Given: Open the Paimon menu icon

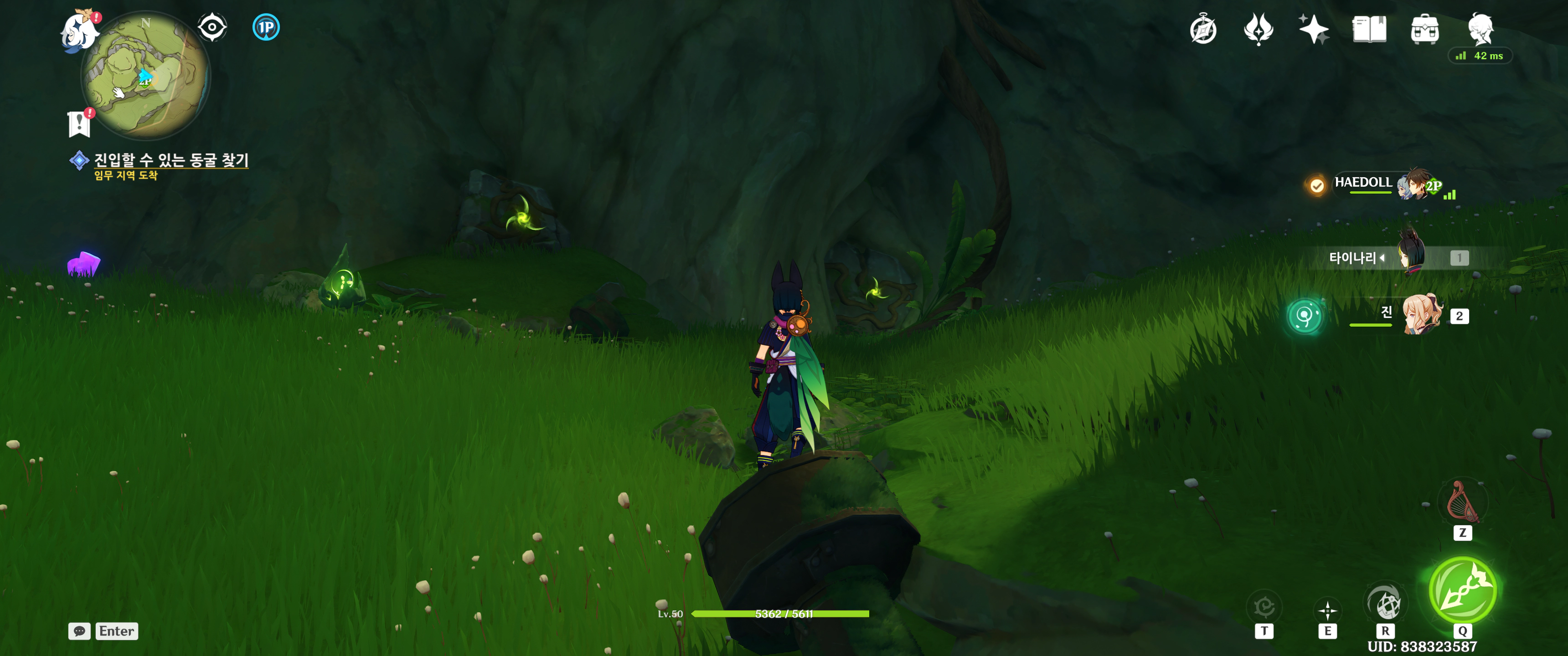Looking at the screenshot, I should 80,31.
